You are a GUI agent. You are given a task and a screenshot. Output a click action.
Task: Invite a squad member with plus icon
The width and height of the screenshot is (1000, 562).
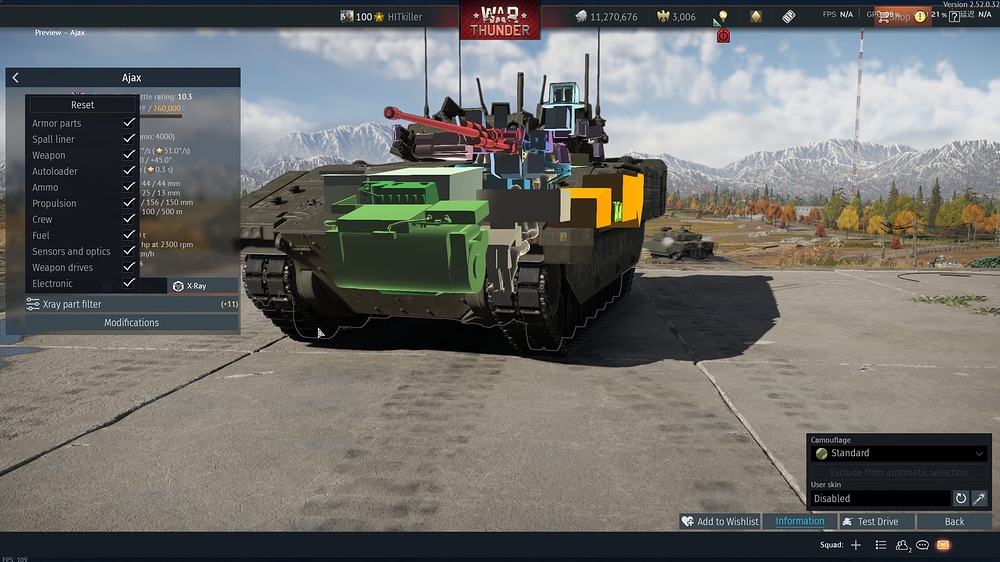[855, 545]
